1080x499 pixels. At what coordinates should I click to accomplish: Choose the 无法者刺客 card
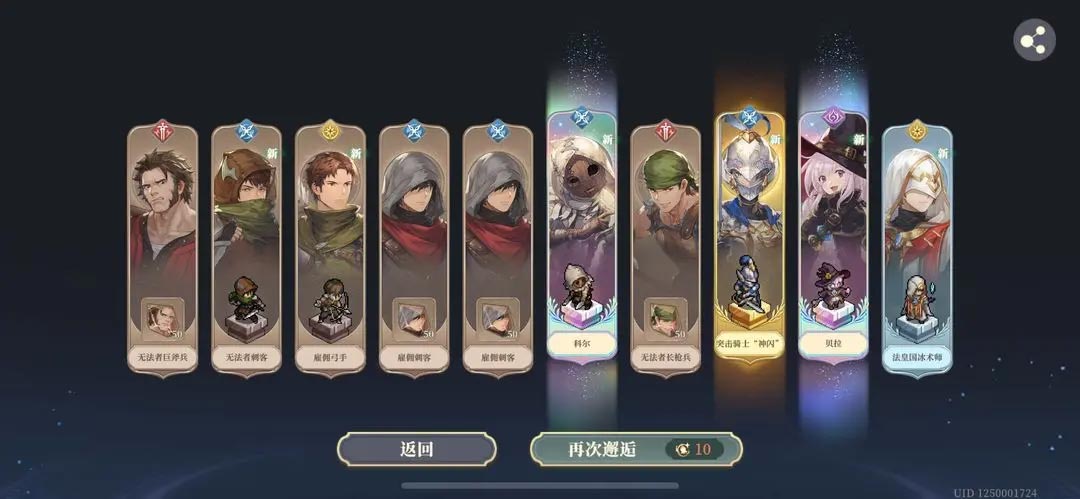(x=246, y=250)
